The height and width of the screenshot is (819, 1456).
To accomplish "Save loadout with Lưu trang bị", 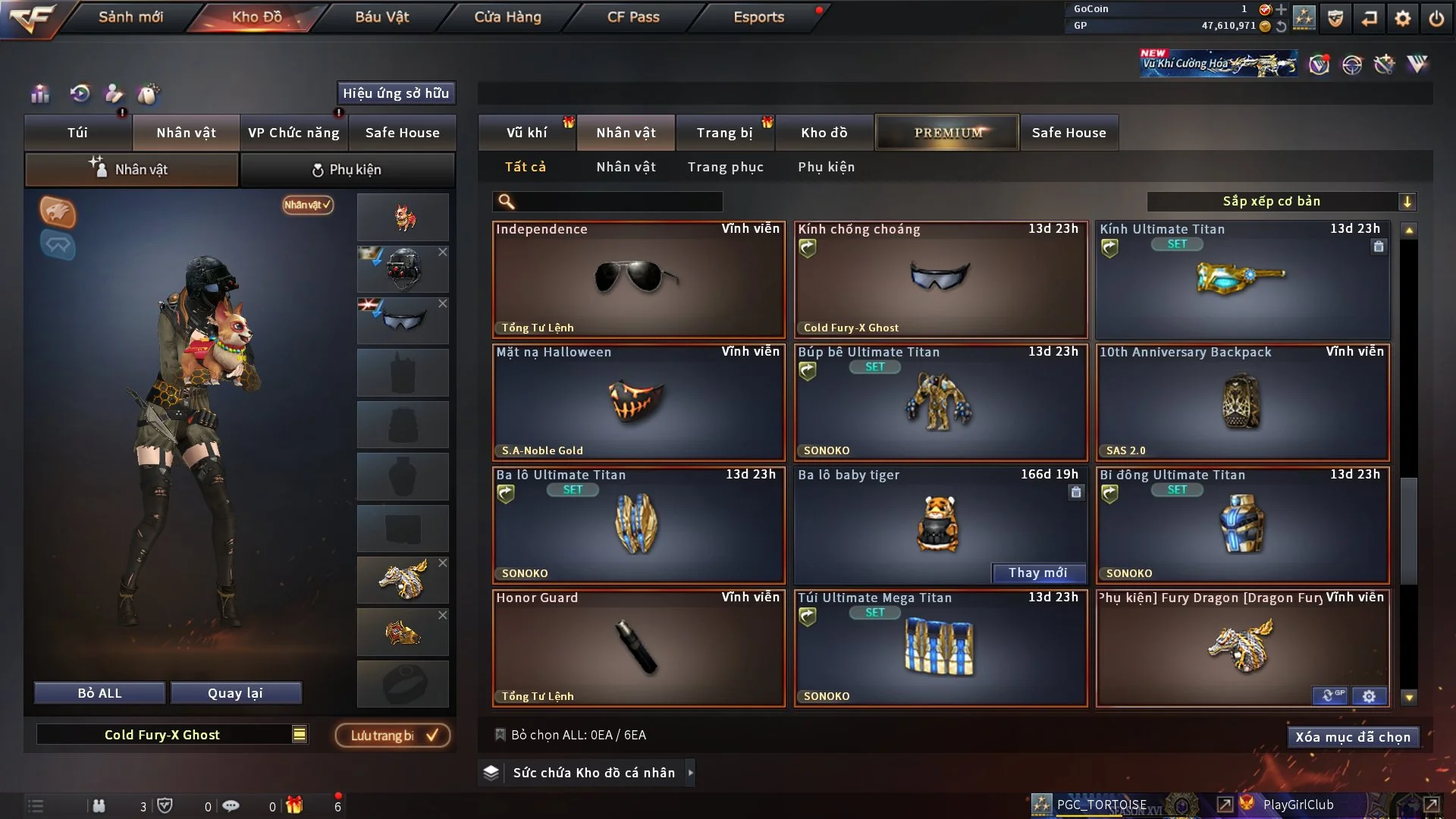I will [392, 736].
